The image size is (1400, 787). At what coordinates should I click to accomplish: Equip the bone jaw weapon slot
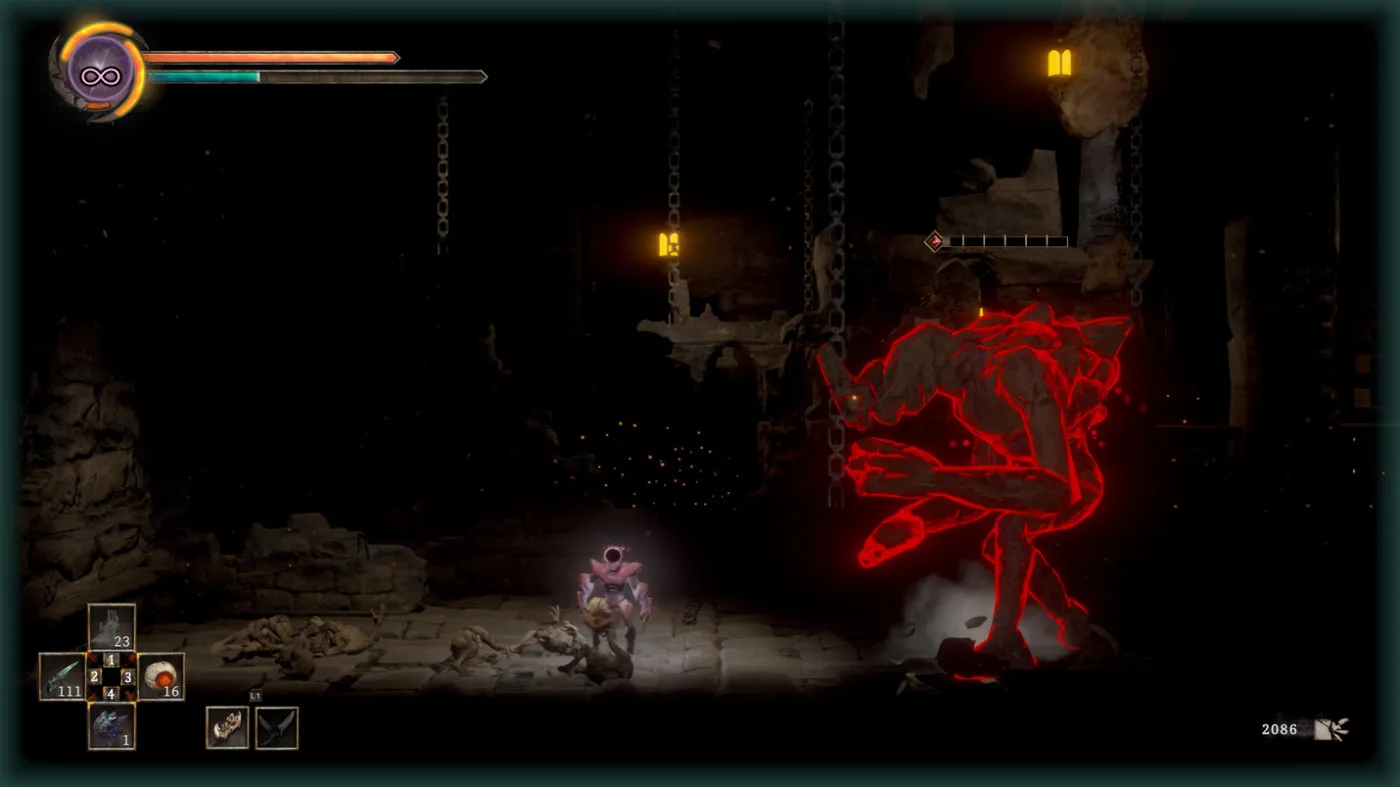click(227, 727)
